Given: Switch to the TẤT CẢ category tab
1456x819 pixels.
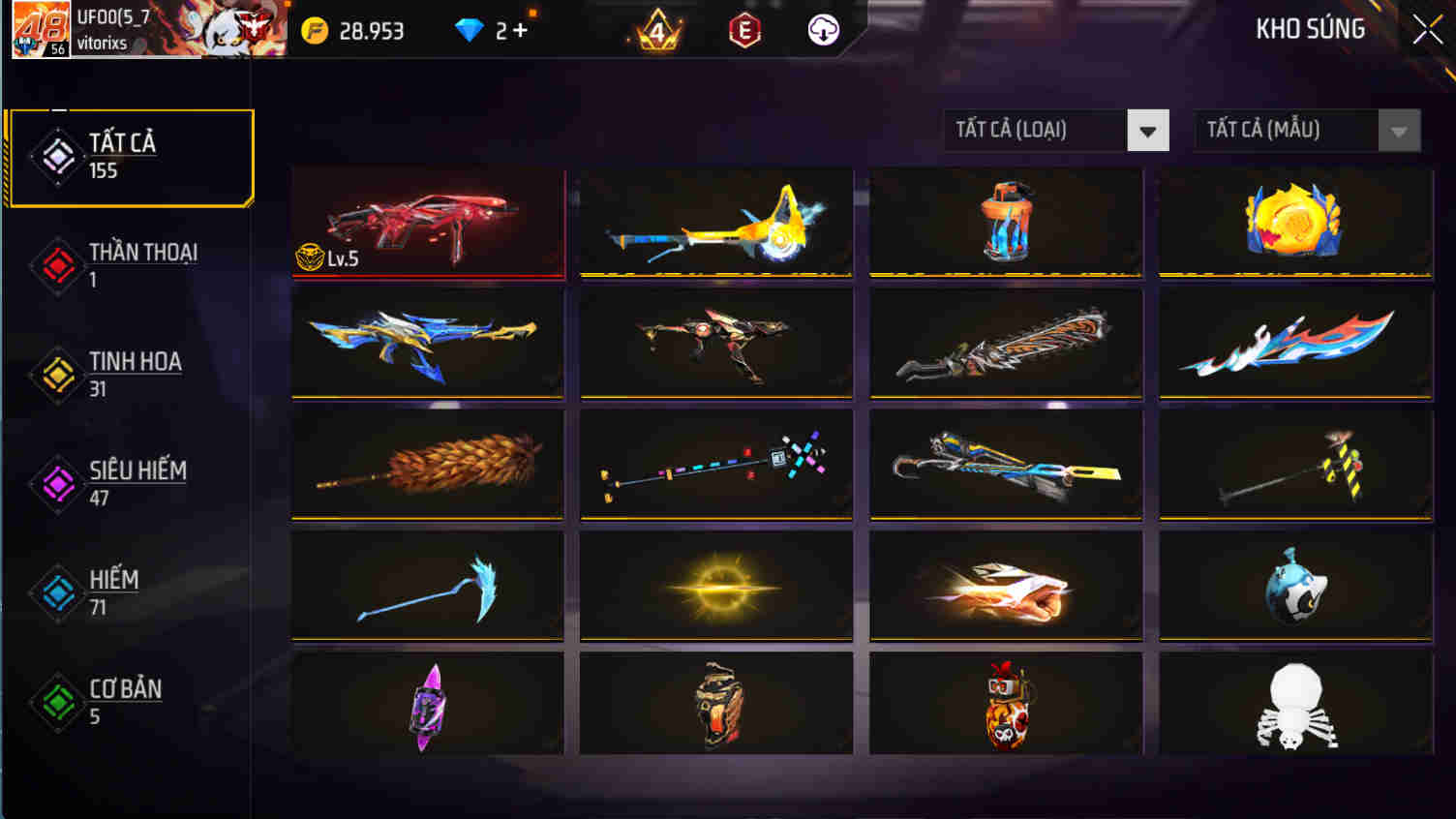Looking at the screenshot, I should coord(131,155).
